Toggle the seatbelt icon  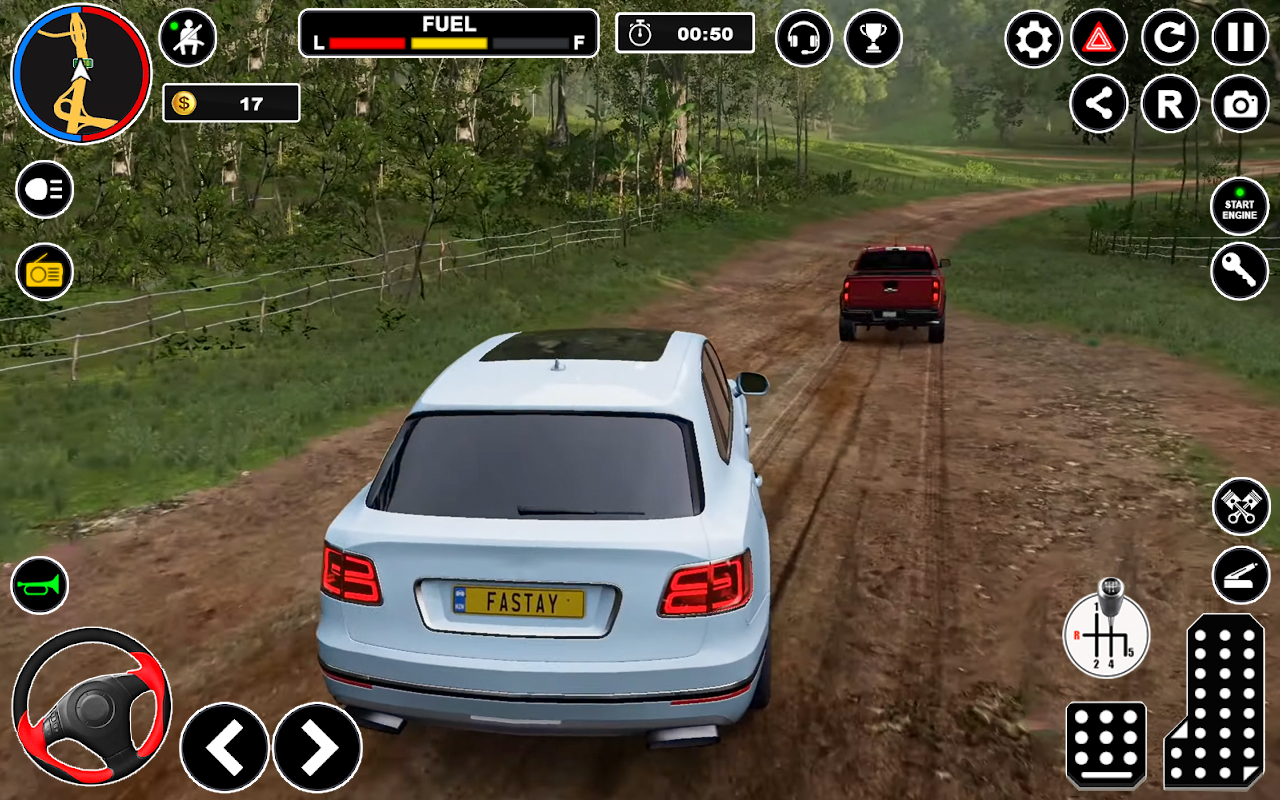pyautogui.click(x=187, y=38)
